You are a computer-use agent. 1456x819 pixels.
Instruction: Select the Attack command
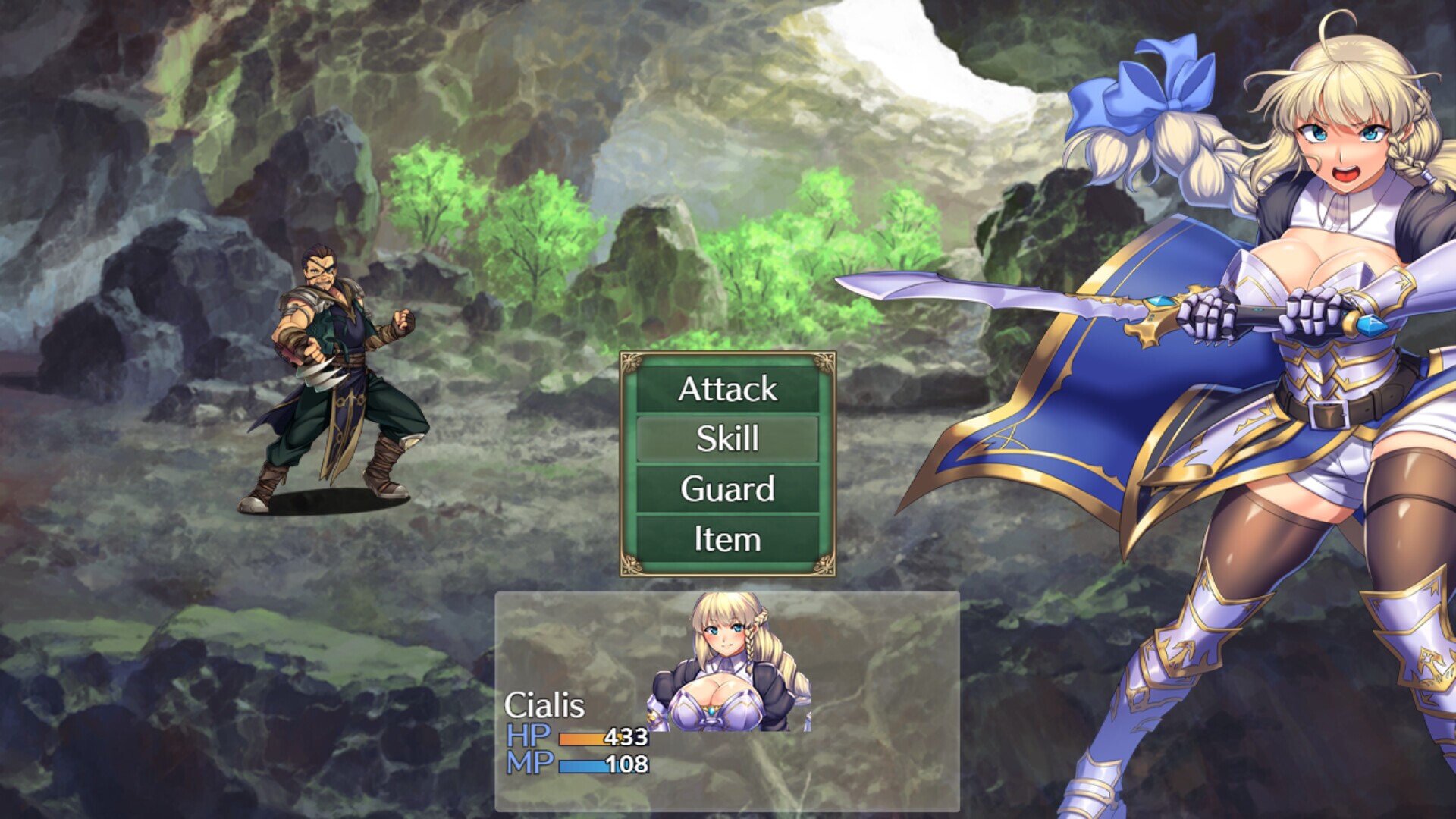[x=726, y=389]
